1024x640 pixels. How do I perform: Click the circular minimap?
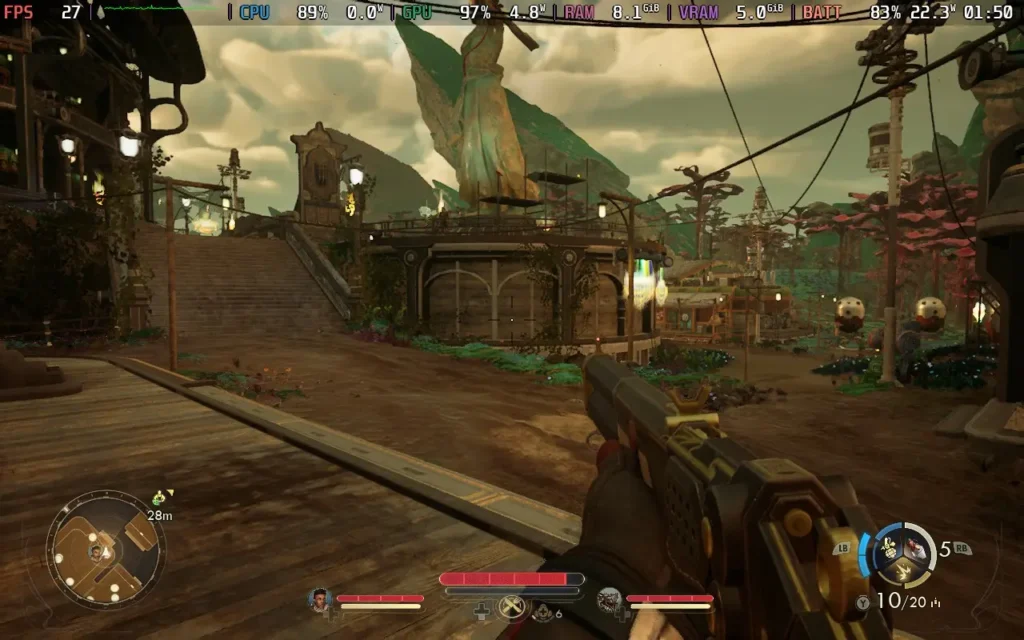(105, 549)
